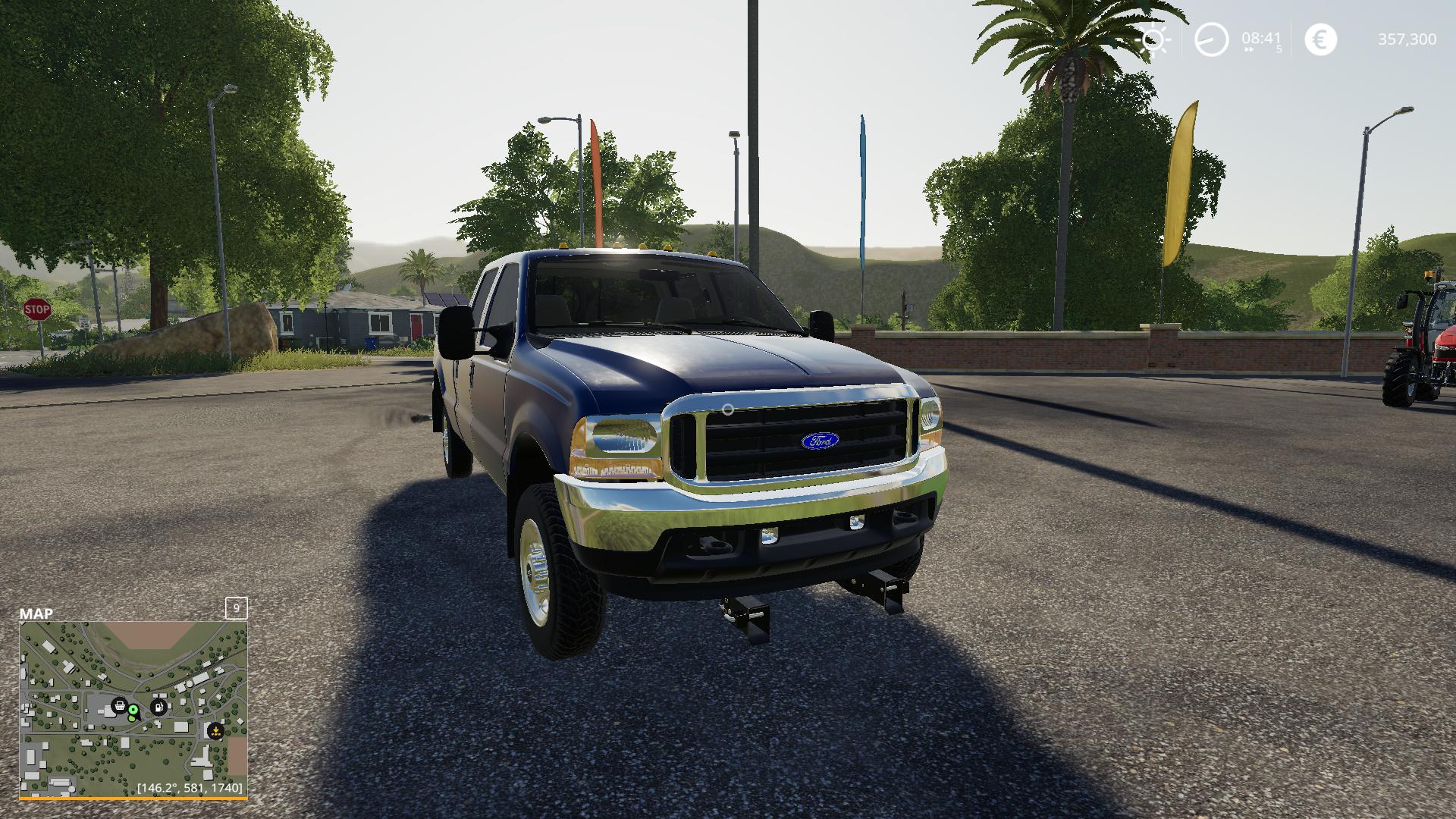Click the sun weather icon
The width and height of the screenshot is (1456, 819).
1153,39
